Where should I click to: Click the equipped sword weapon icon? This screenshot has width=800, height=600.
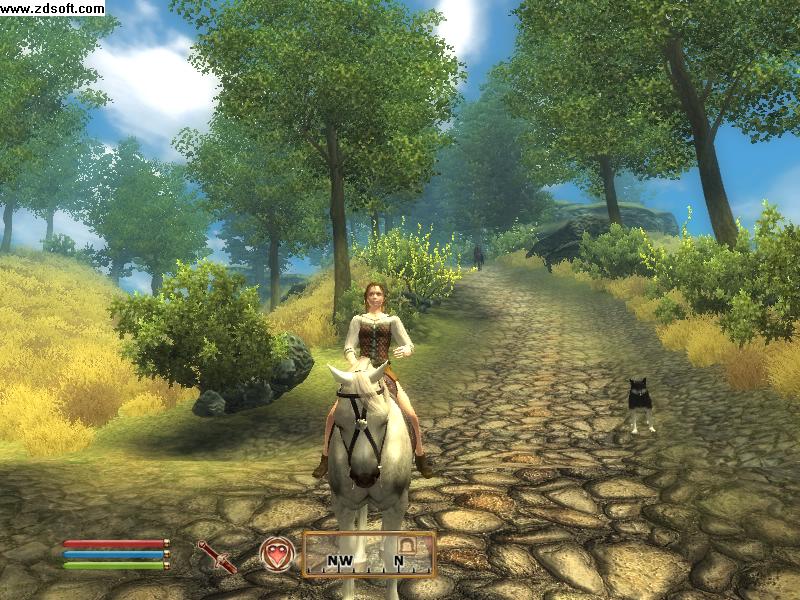pyautogui.click(x=216, y=555)
